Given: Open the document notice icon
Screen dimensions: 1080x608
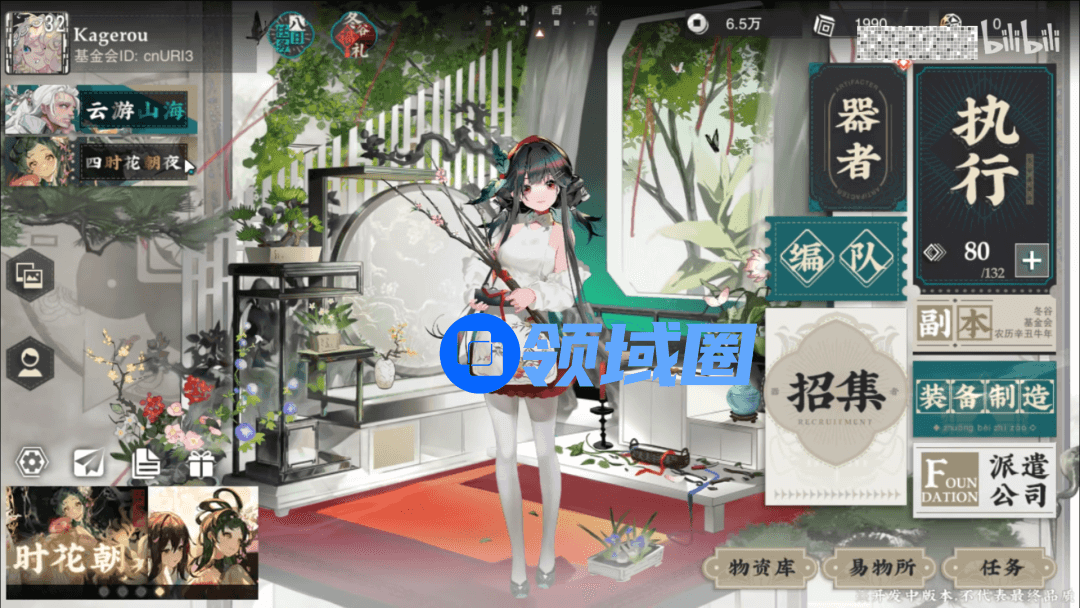Looking at the screenshot, I should 146,462.
